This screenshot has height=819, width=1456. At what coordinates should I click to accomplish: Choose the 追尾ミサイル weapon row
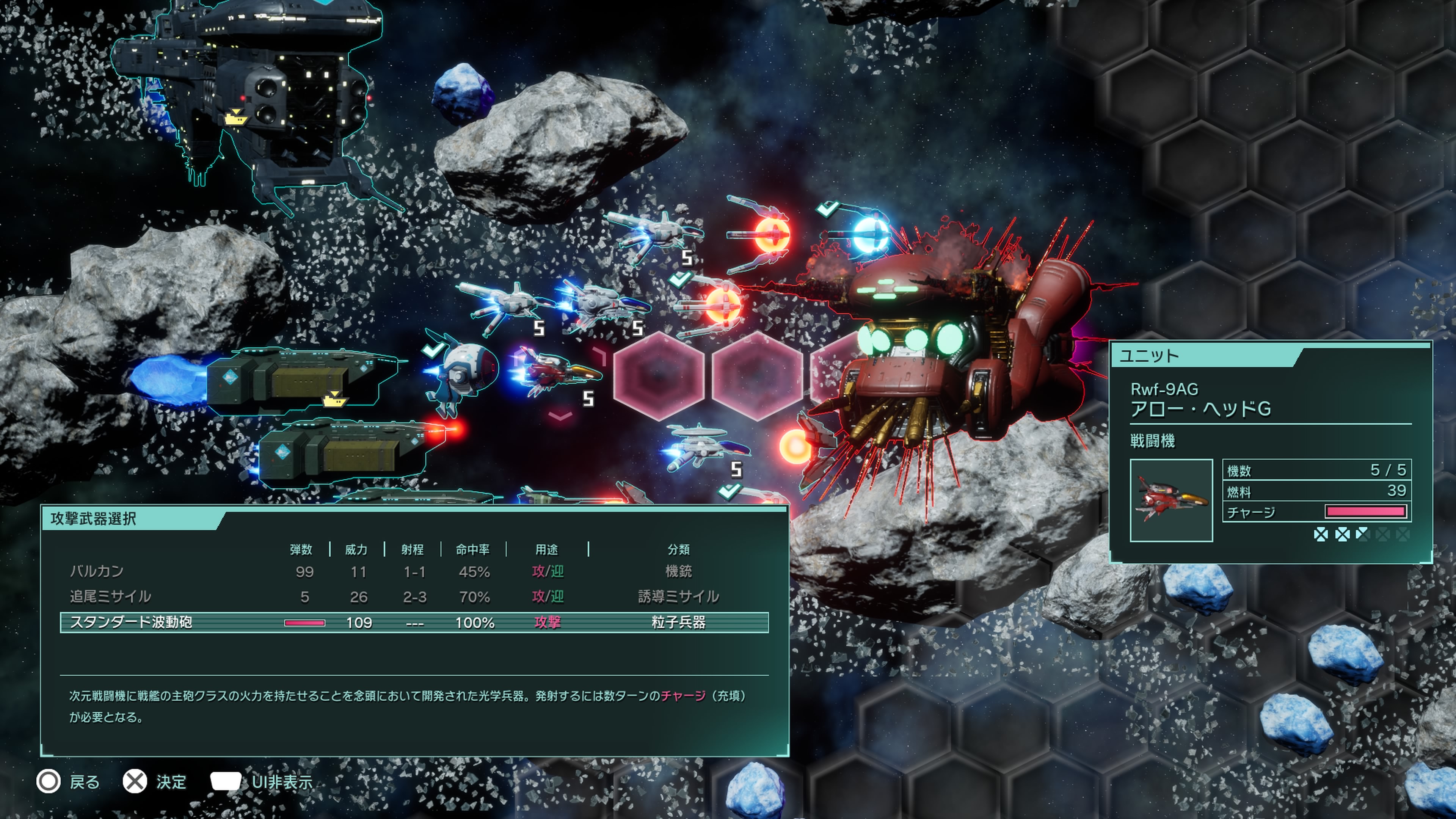pos(414,596)
